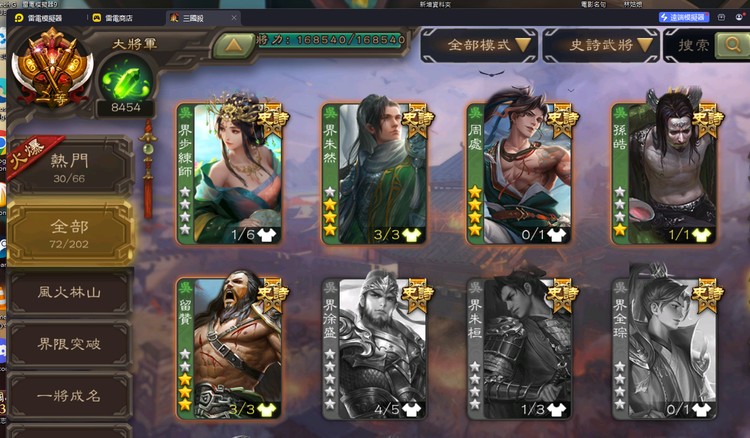Open the 全部模式 mode dropdown
This screenshot has width=750, height=438.
tap(476, 45)
